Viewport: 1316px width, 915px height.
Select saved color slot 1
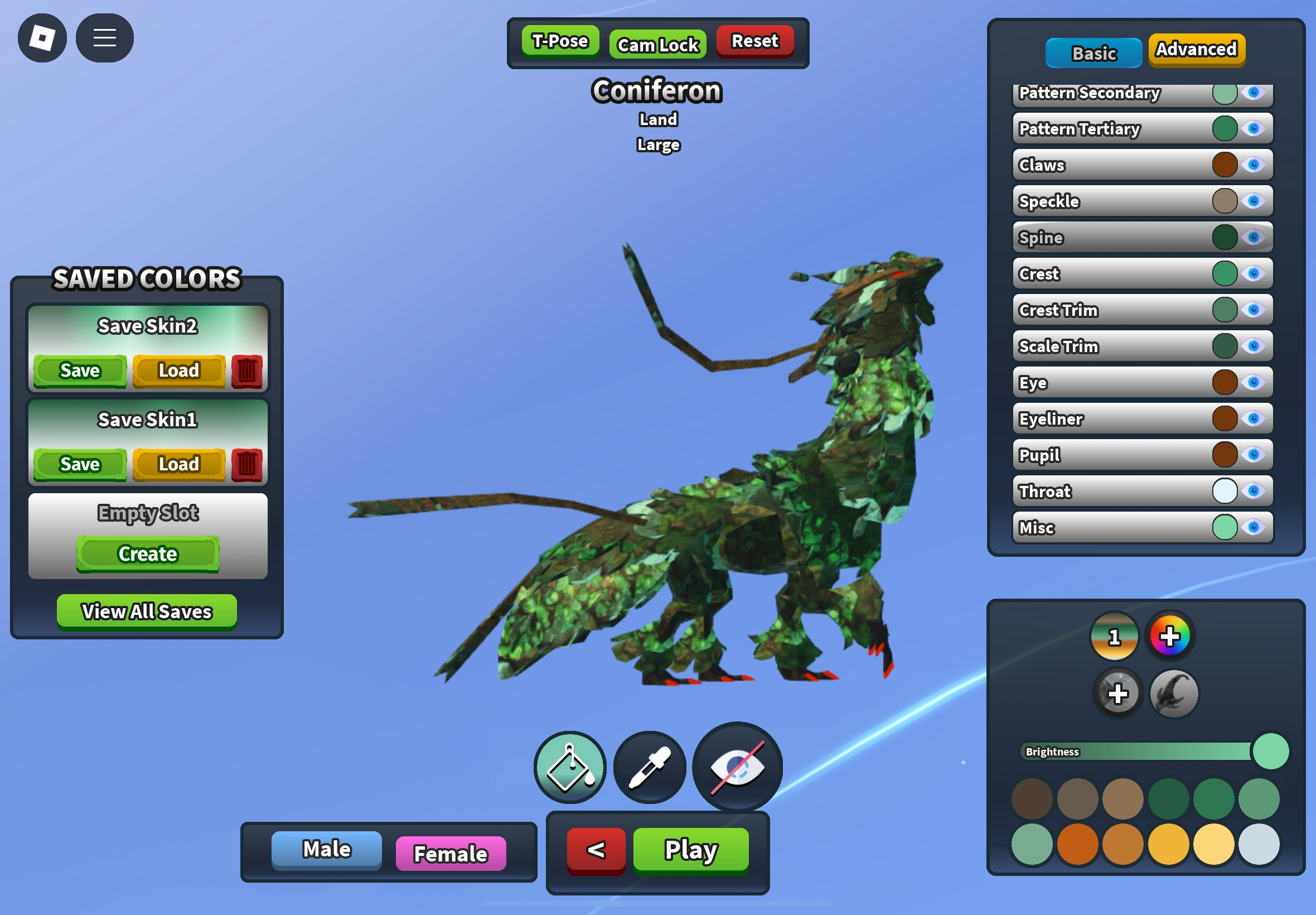[1114, 635]
